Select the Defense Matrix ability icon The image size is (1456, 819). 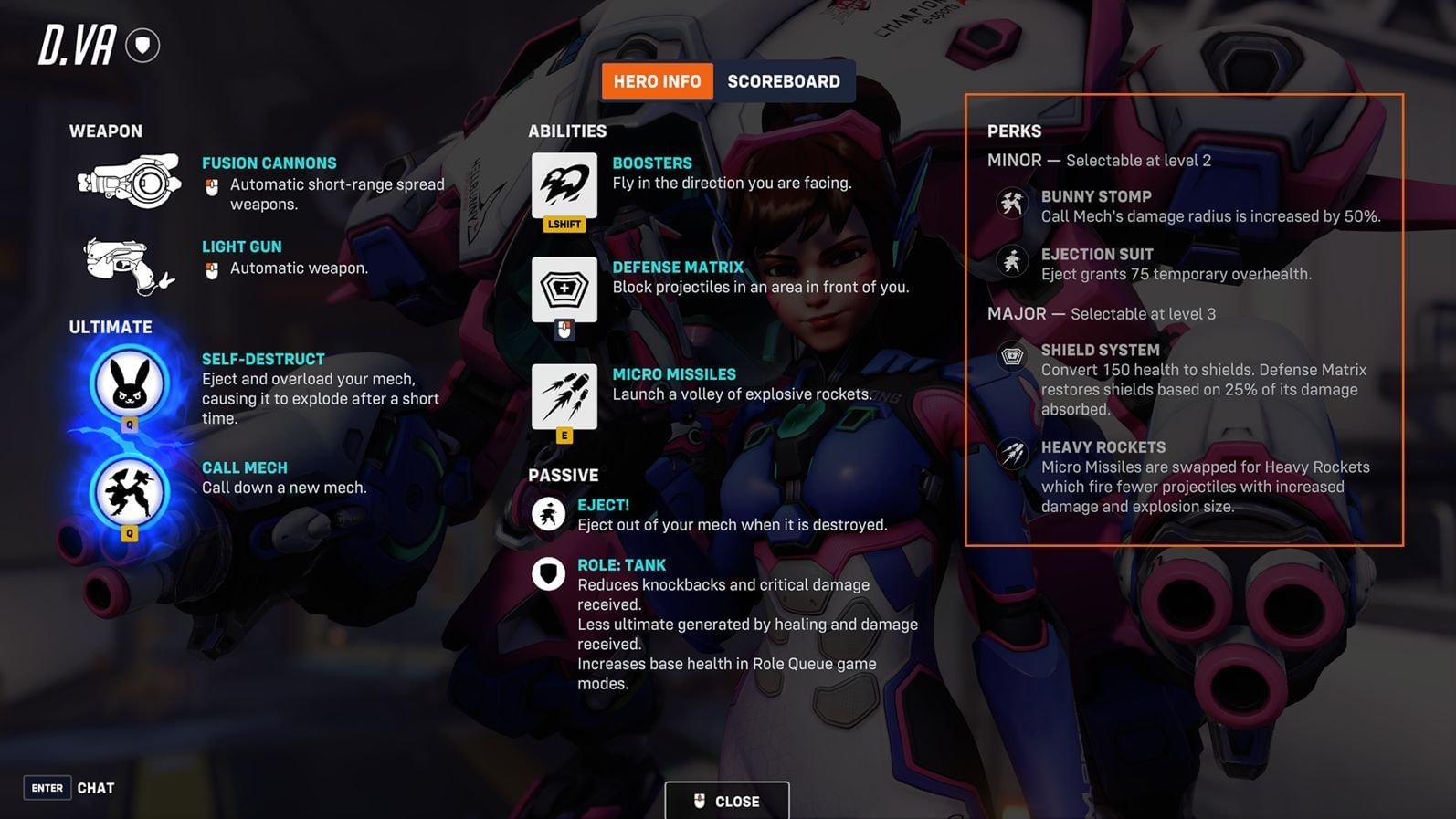[x=564, y=289]
